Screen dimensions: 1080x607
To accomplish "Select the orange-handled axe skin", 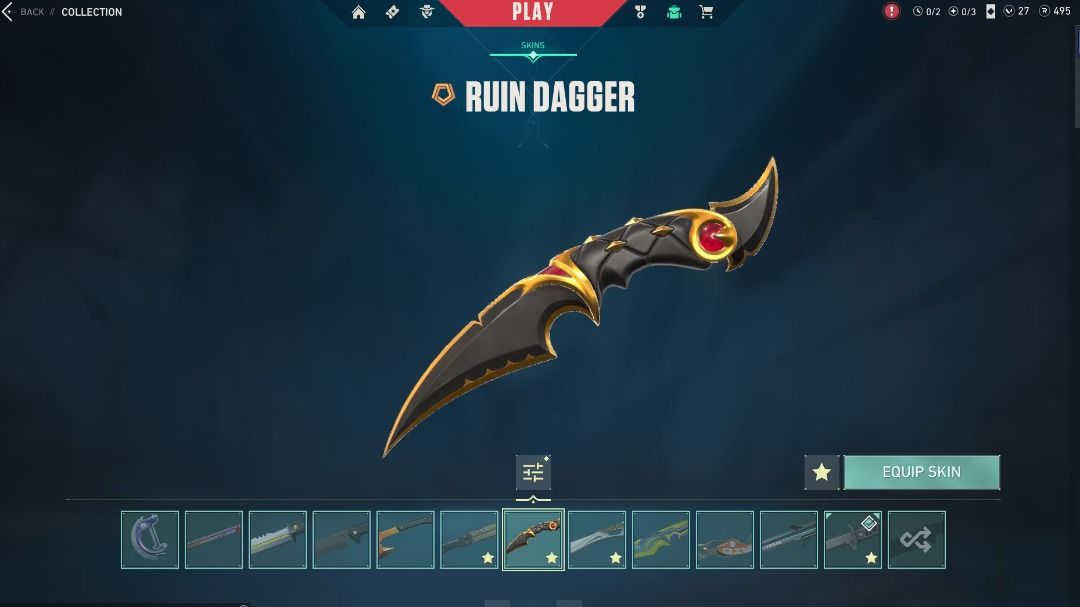I will [405, 540].
